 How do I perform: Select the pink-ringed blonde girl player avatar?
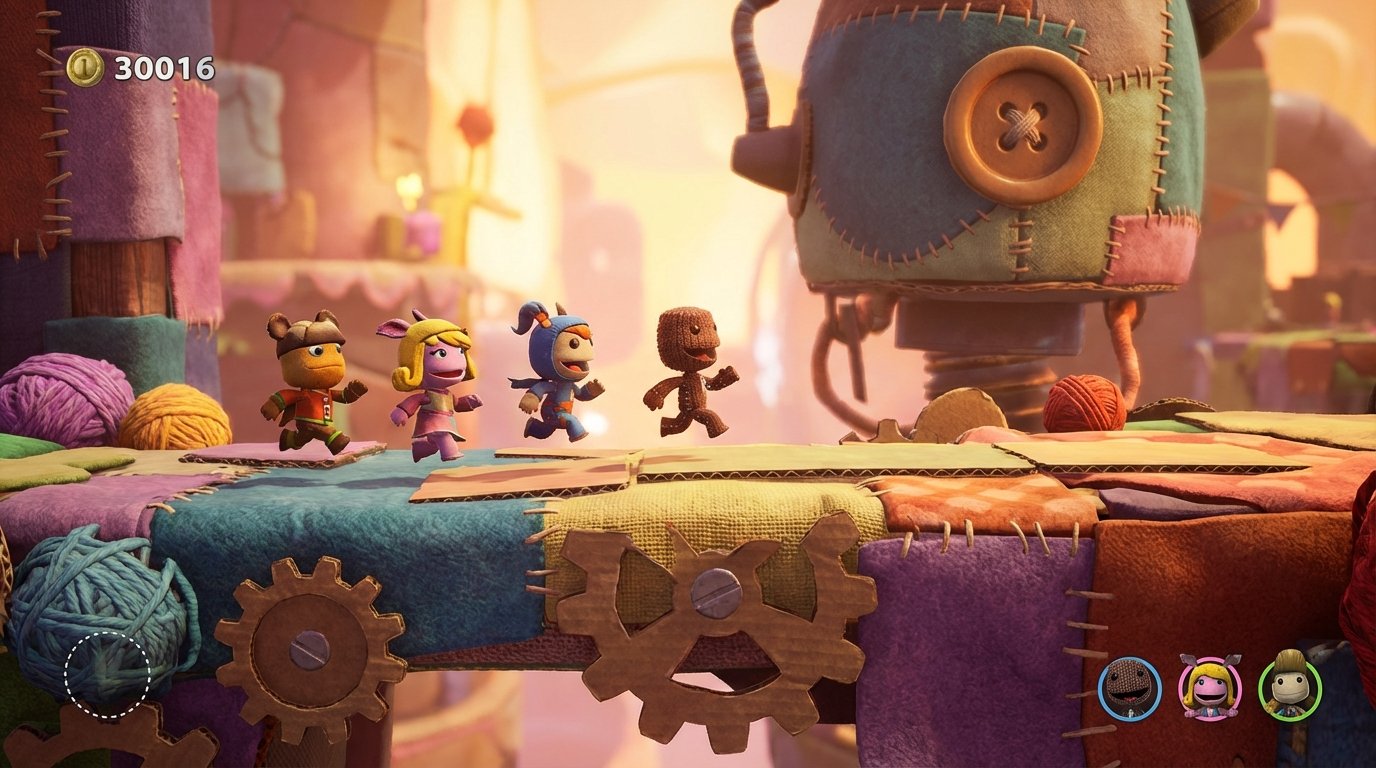(x=1207, y=688)
